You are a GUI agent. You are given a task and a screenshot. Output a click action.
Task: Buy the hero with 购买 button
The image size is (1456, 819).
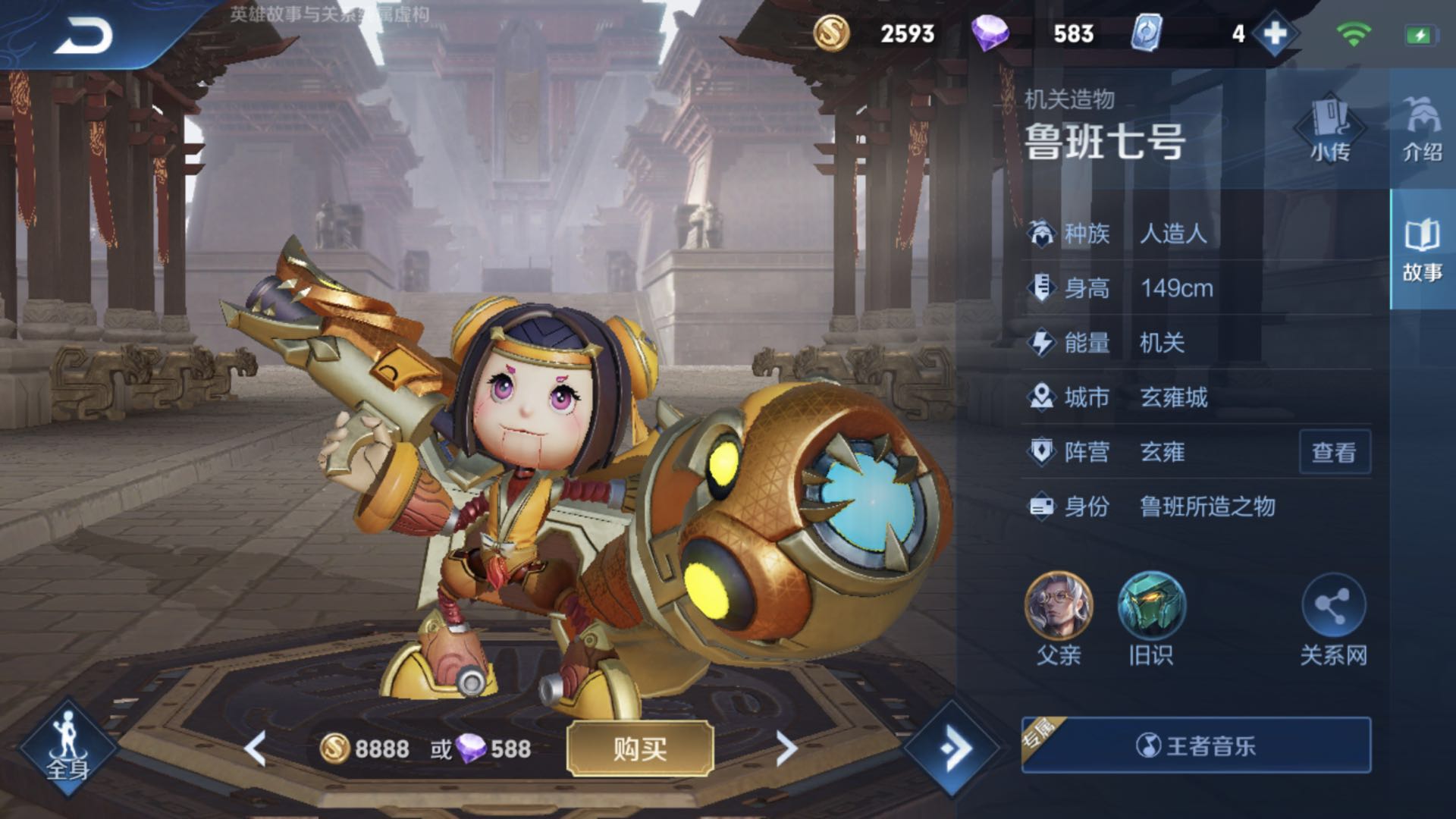pyautogui.click(x=640, y=748)
